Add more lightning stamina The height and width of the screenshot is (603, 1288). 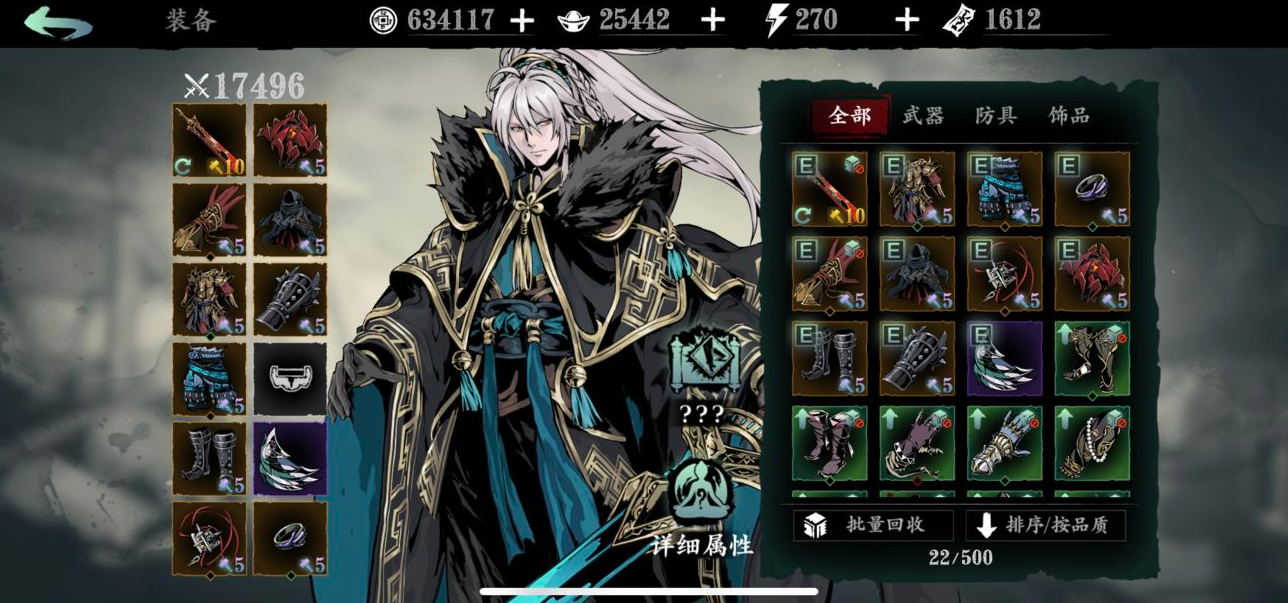click(906, 20)
